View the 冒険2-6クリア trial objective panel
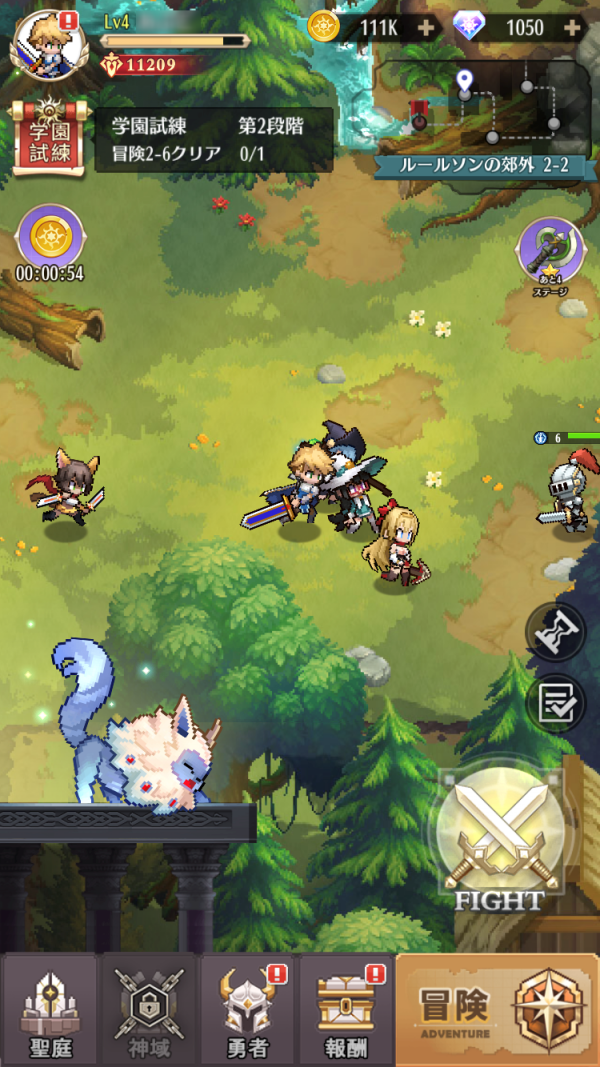 (x=214, y=139)
